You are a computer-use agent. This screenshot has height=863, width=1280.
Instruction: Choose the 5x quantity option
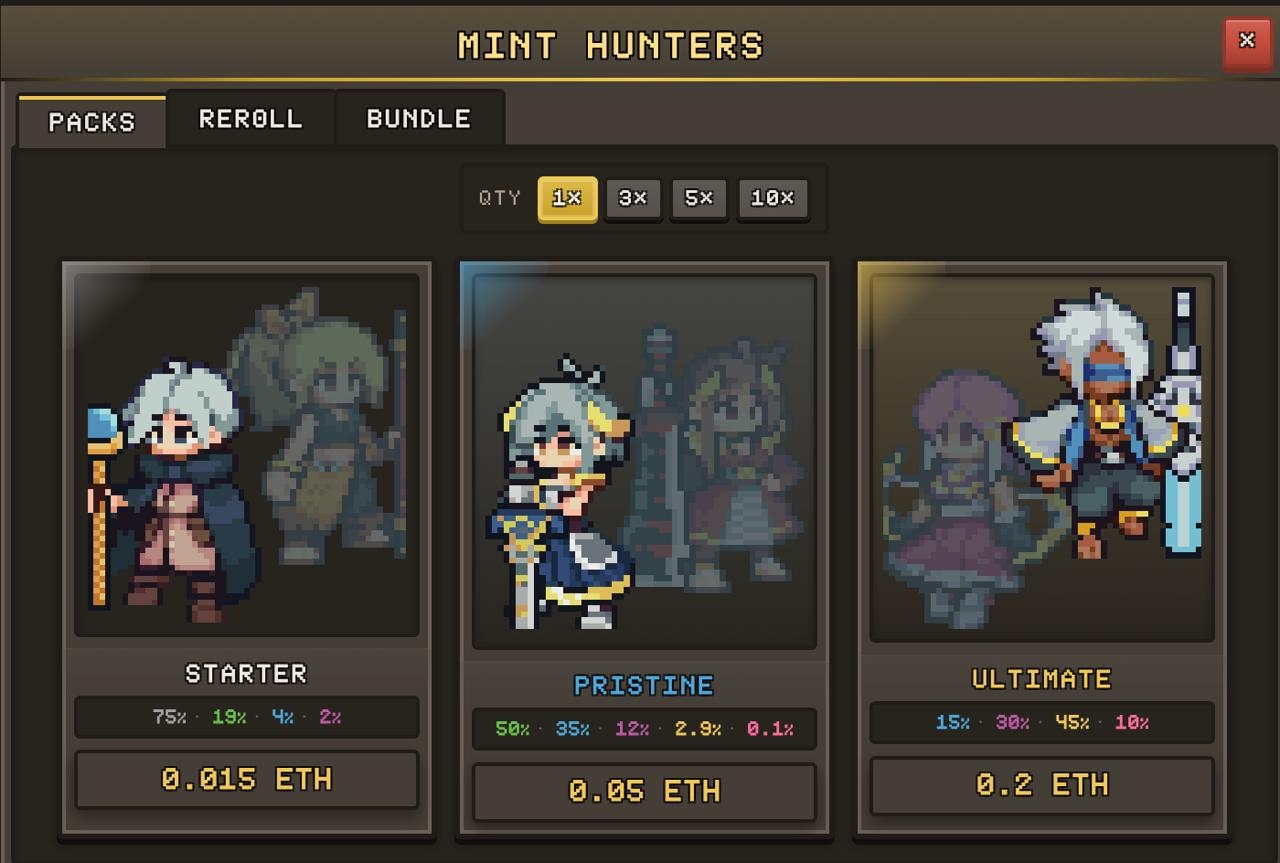point(699,198)
